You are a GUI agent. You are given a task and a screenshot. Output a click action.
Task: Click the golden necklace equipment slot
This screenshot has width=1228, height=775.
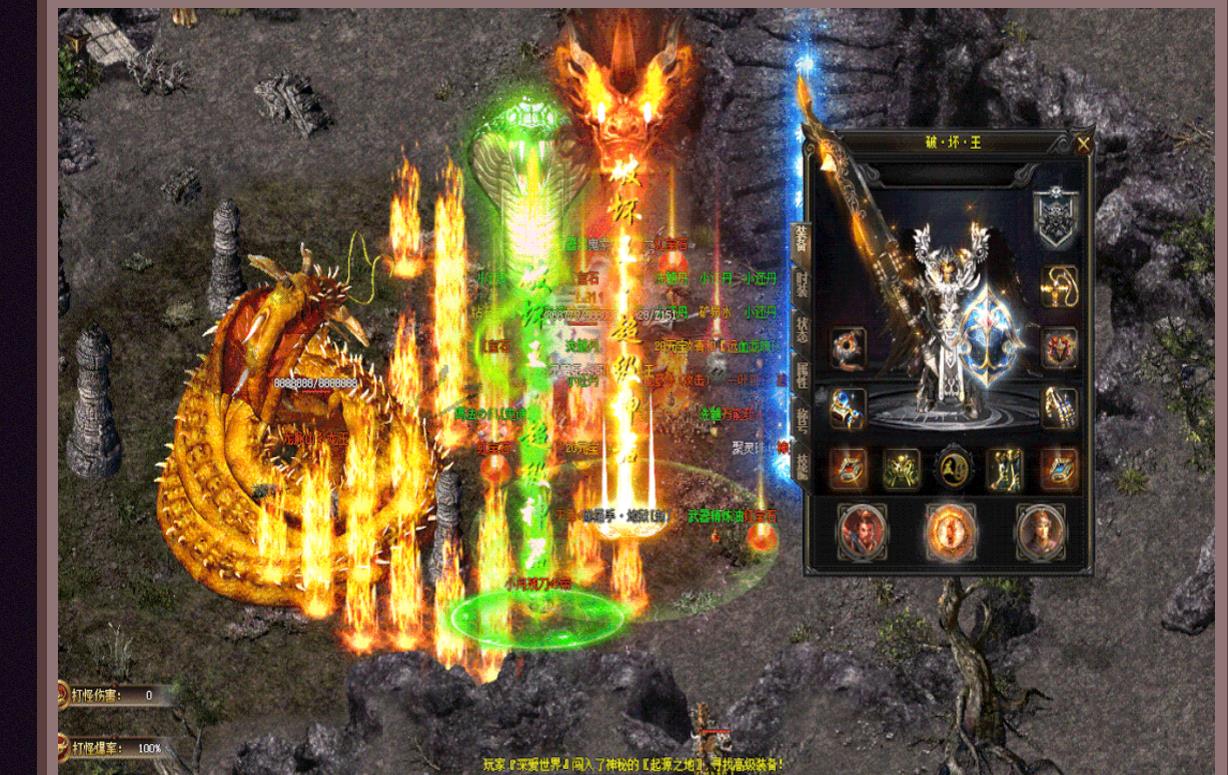click(1059, 287)
